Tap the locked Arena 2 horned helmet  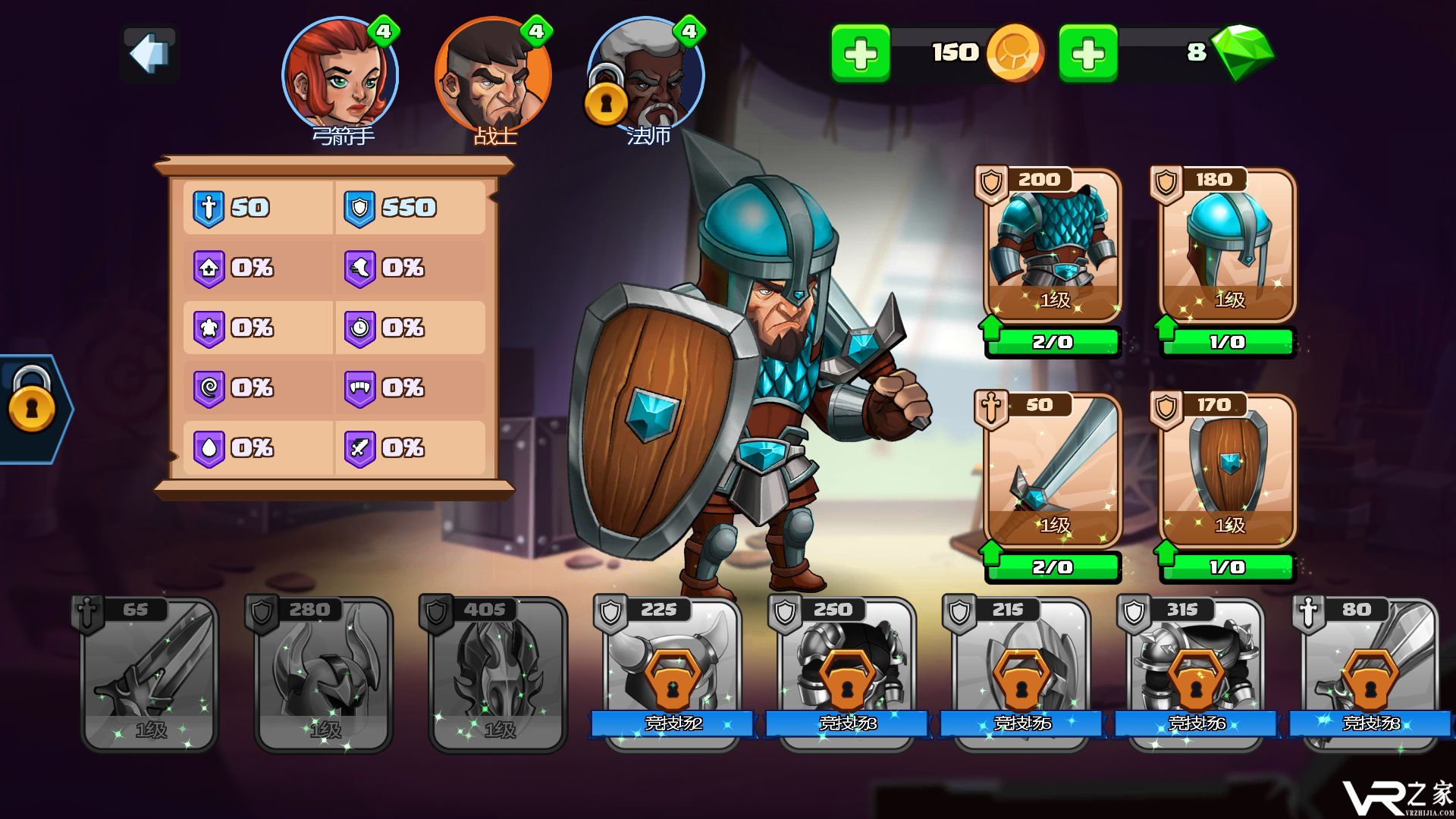point(673,675)
